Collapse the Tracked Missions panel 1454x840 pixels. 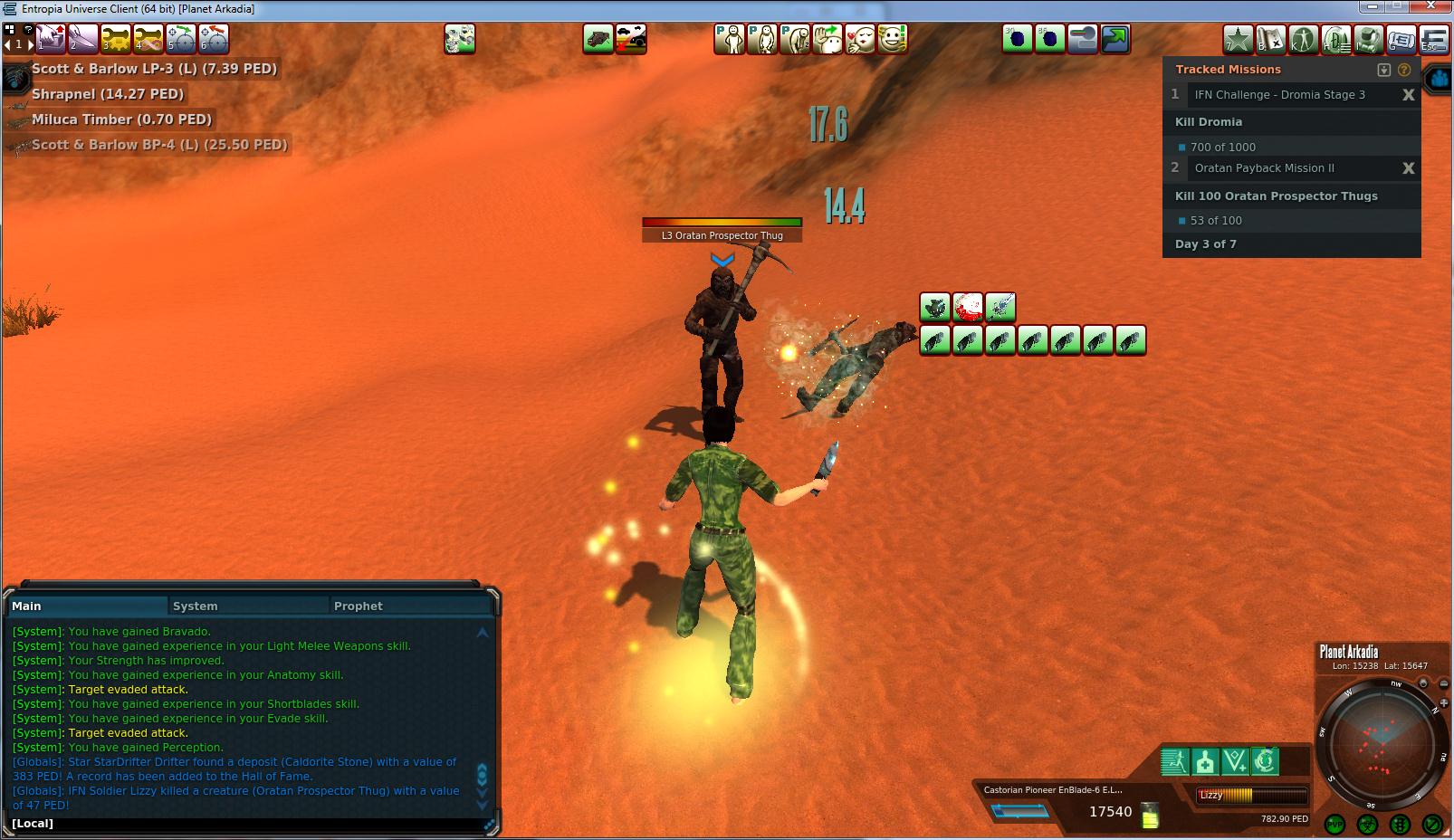1383,70
